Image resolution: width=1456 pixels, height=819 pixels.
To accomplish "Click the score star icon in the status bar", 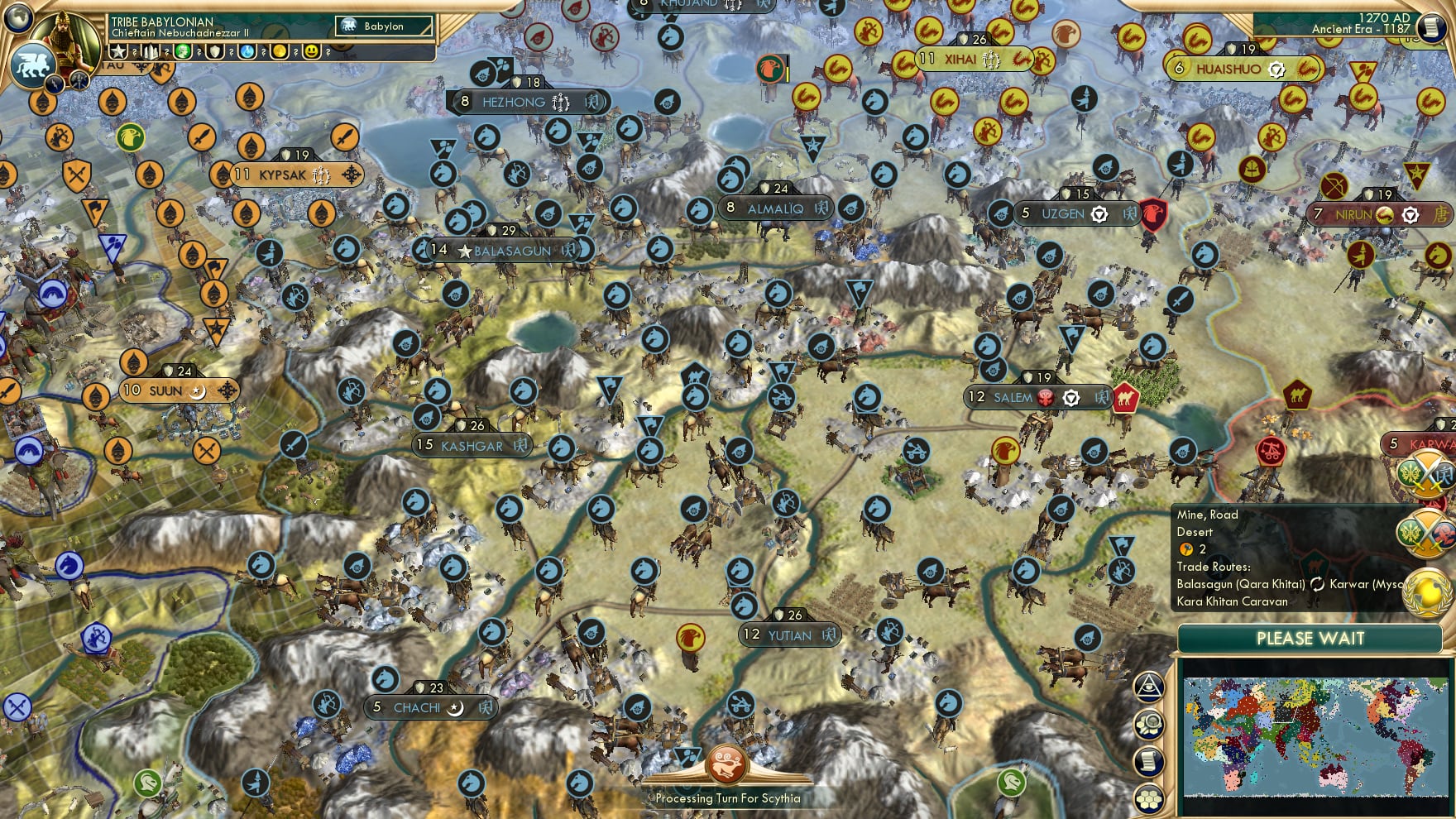I will 117,51.
